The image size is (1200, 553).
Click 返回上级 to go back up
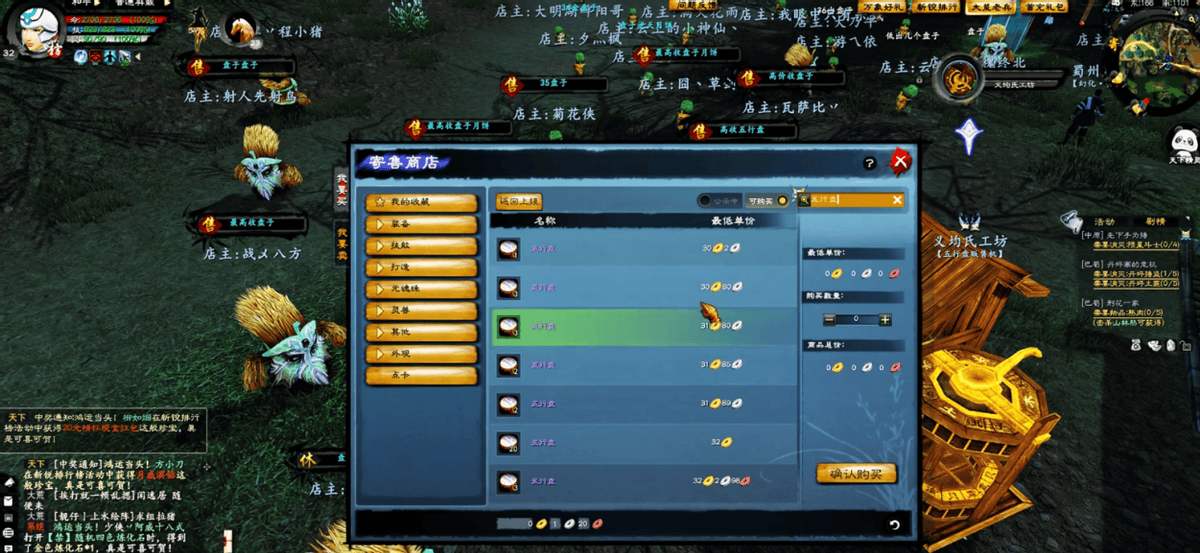coord(519,201)
